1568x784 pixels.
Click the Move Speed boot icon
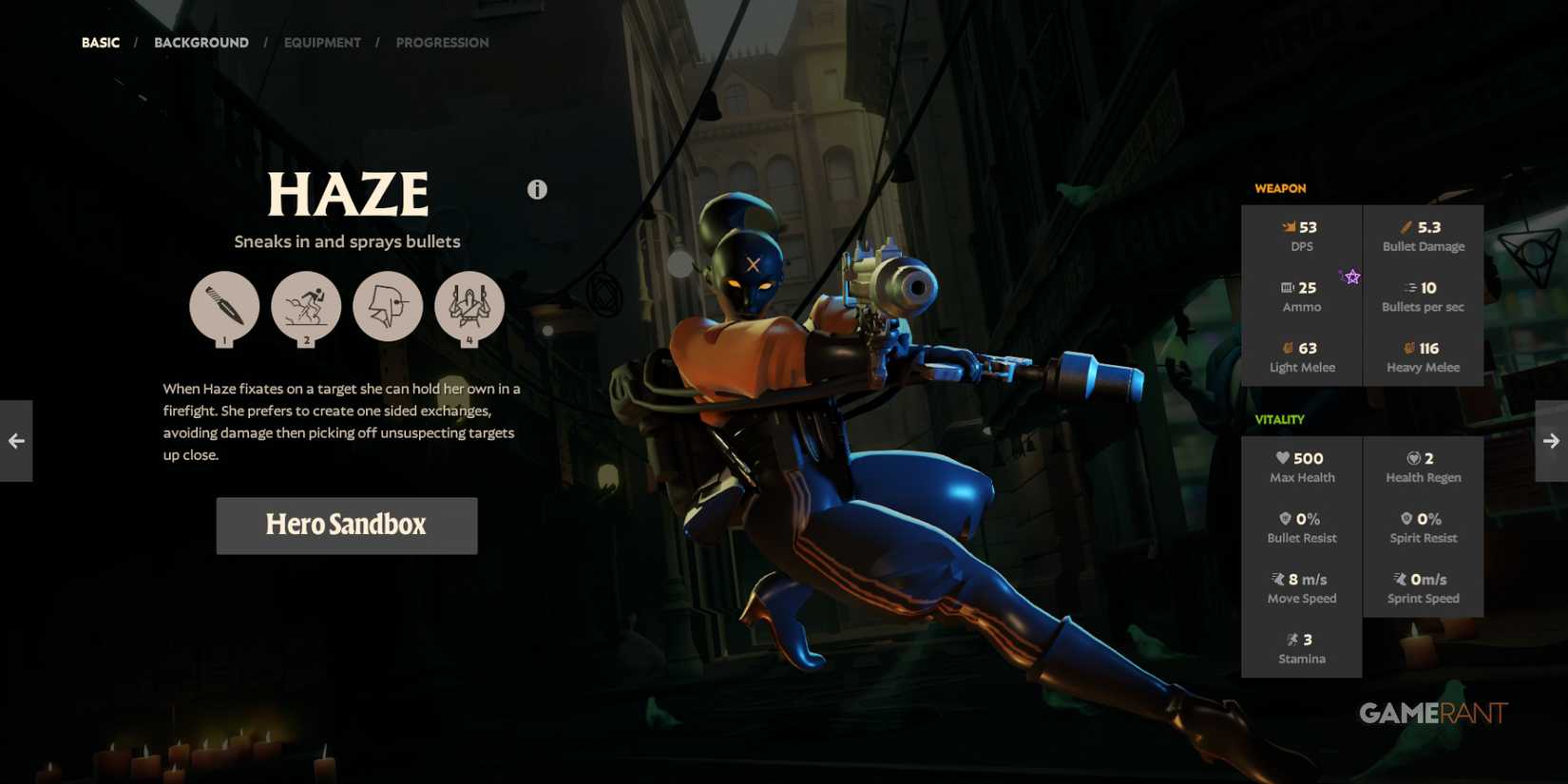tap(1277, 578)
